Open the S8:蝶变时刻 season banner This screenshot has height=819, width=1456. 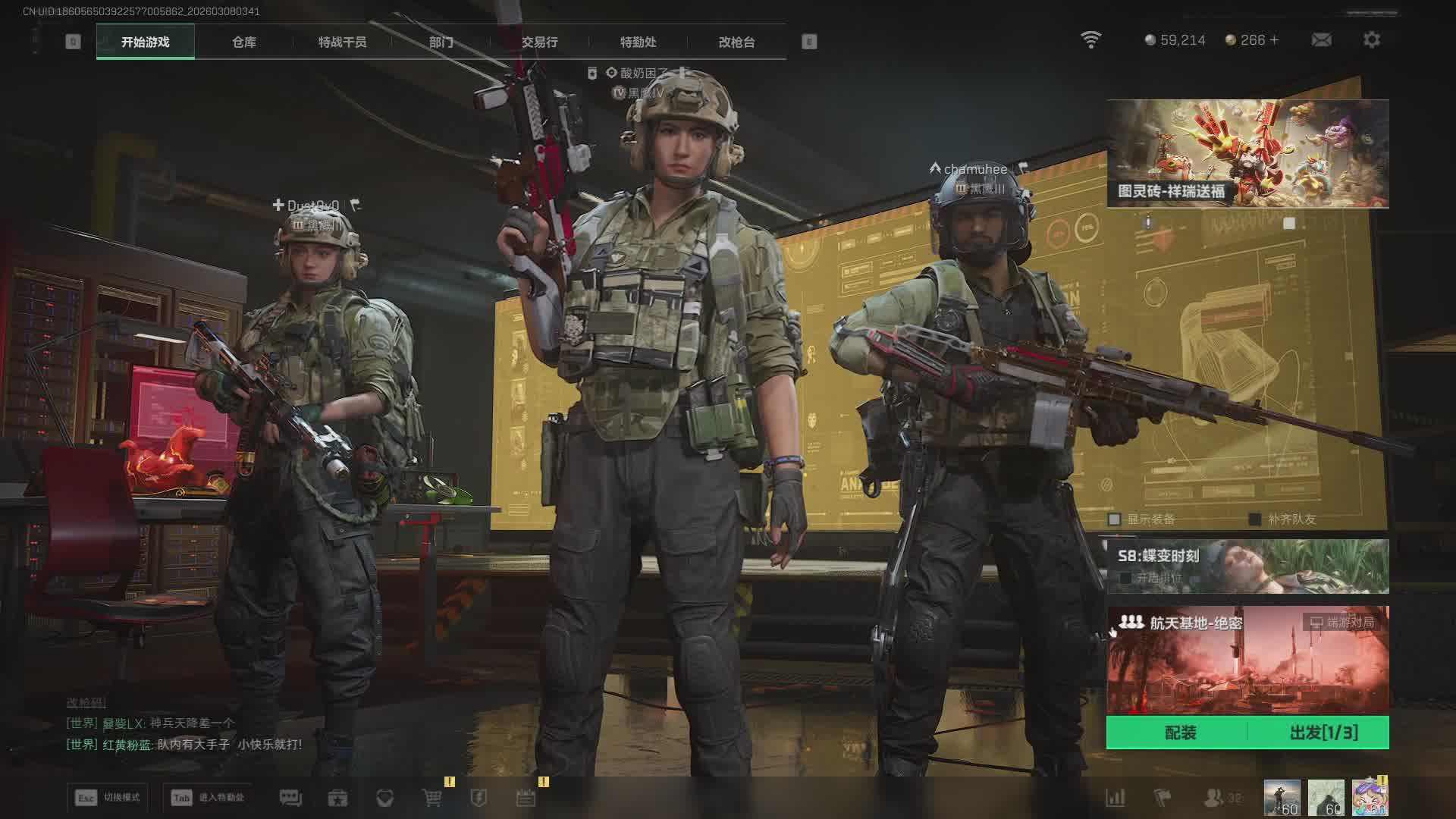(x=1247, y=566)
